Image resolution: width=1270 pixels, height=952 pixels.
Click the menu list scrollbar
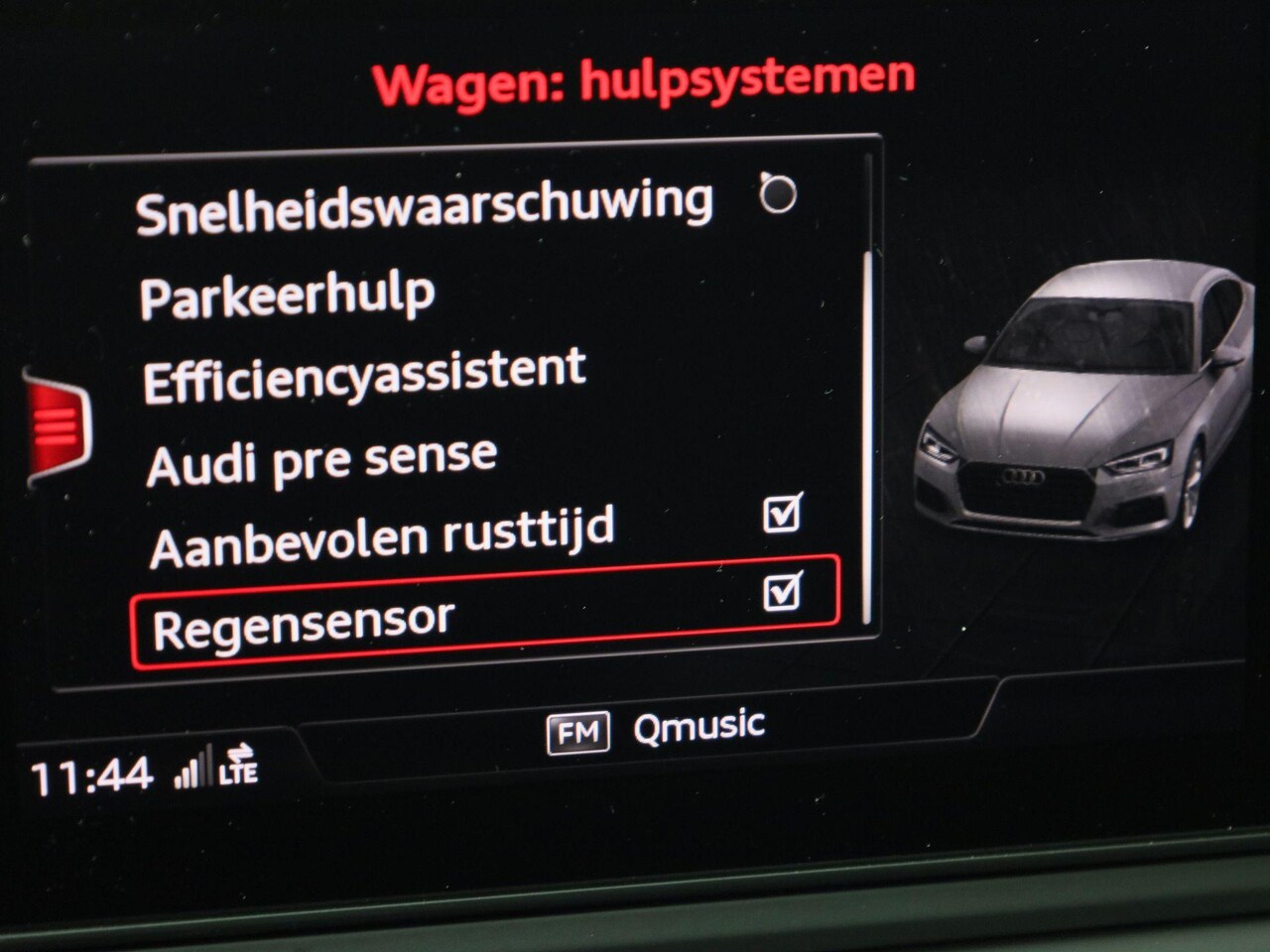coord(869,436)
